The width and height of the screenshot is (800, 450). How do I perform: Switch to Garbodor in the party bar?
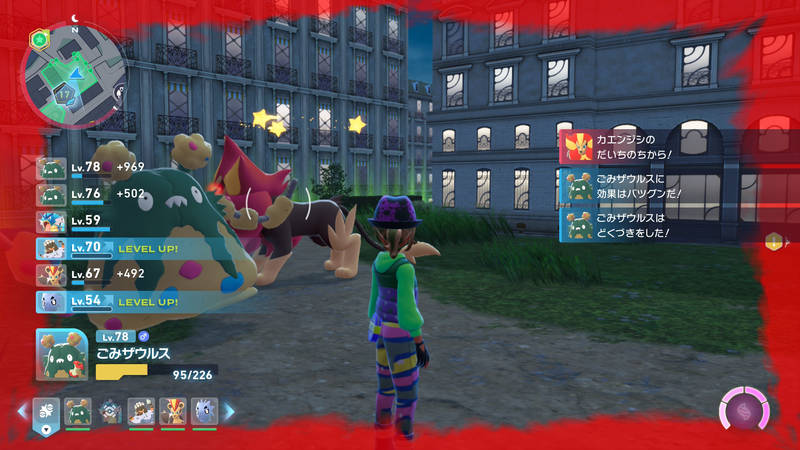pyautogui.click(x=77, y=411)
